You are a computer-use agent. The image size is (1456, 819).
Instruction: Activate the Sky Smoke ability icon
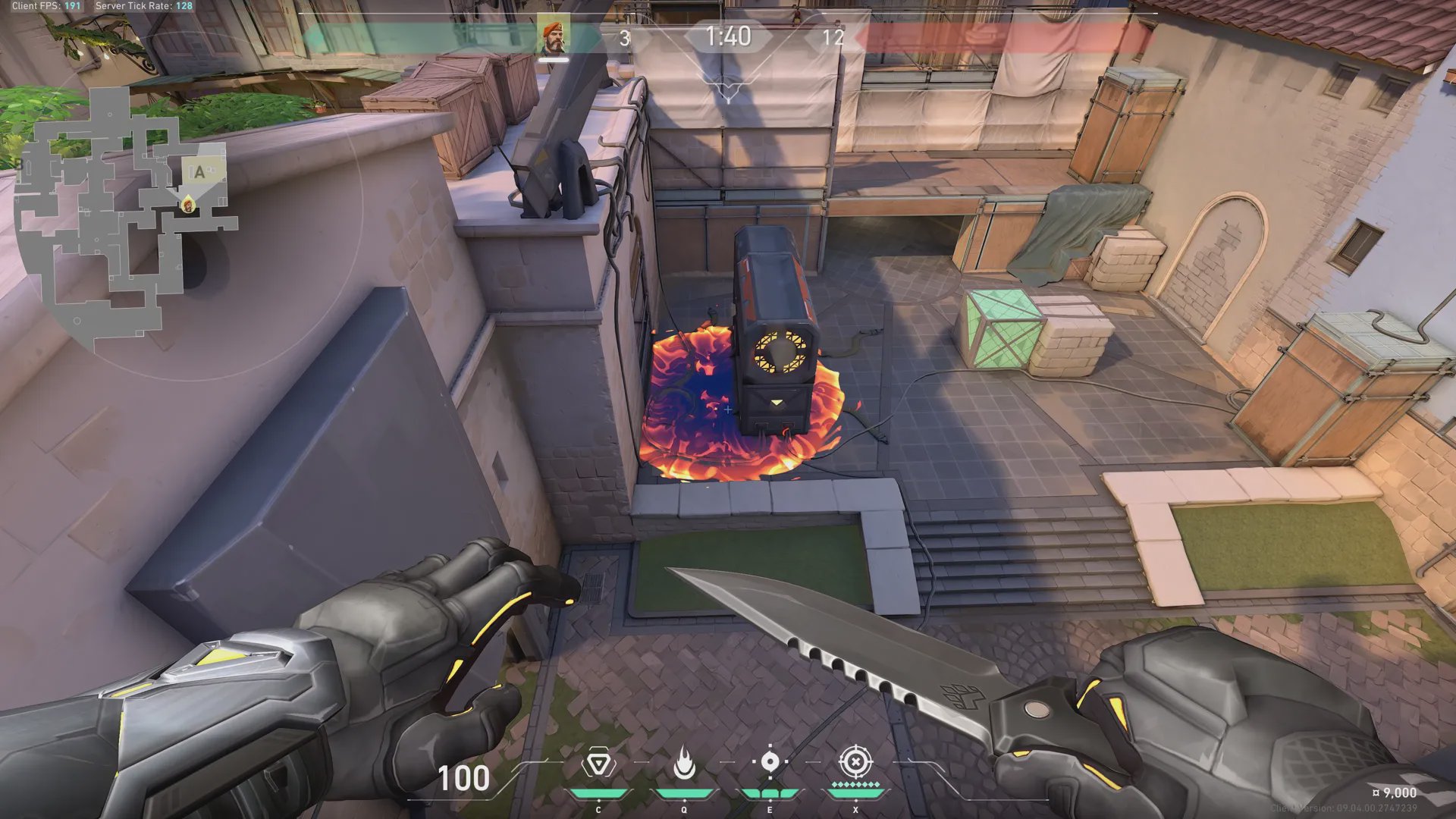point(770,762)
